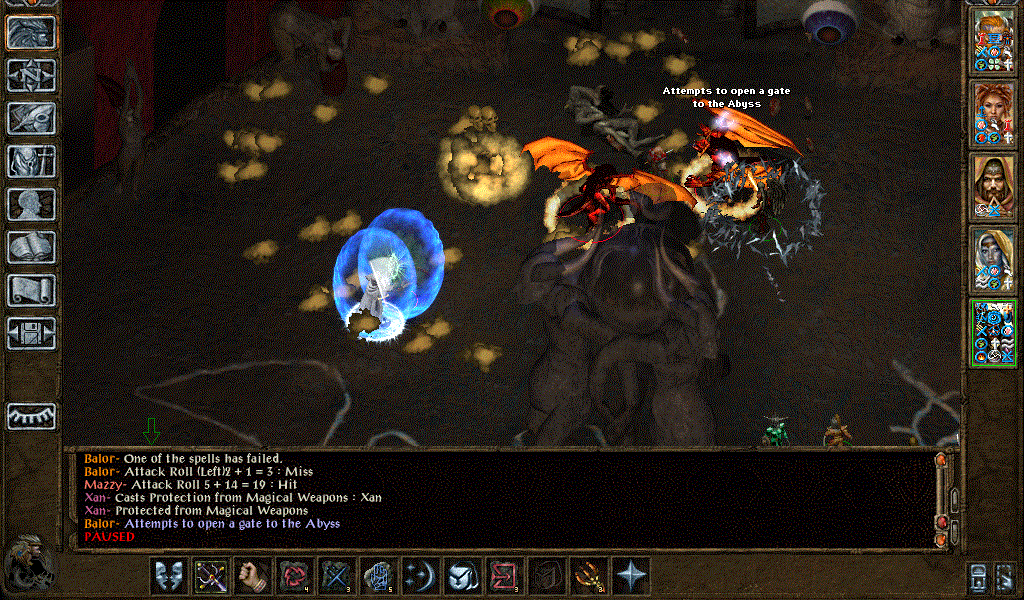The image size is (1024, 600).
Task: Open the area map with the compass button
Action: coord(31,76)
